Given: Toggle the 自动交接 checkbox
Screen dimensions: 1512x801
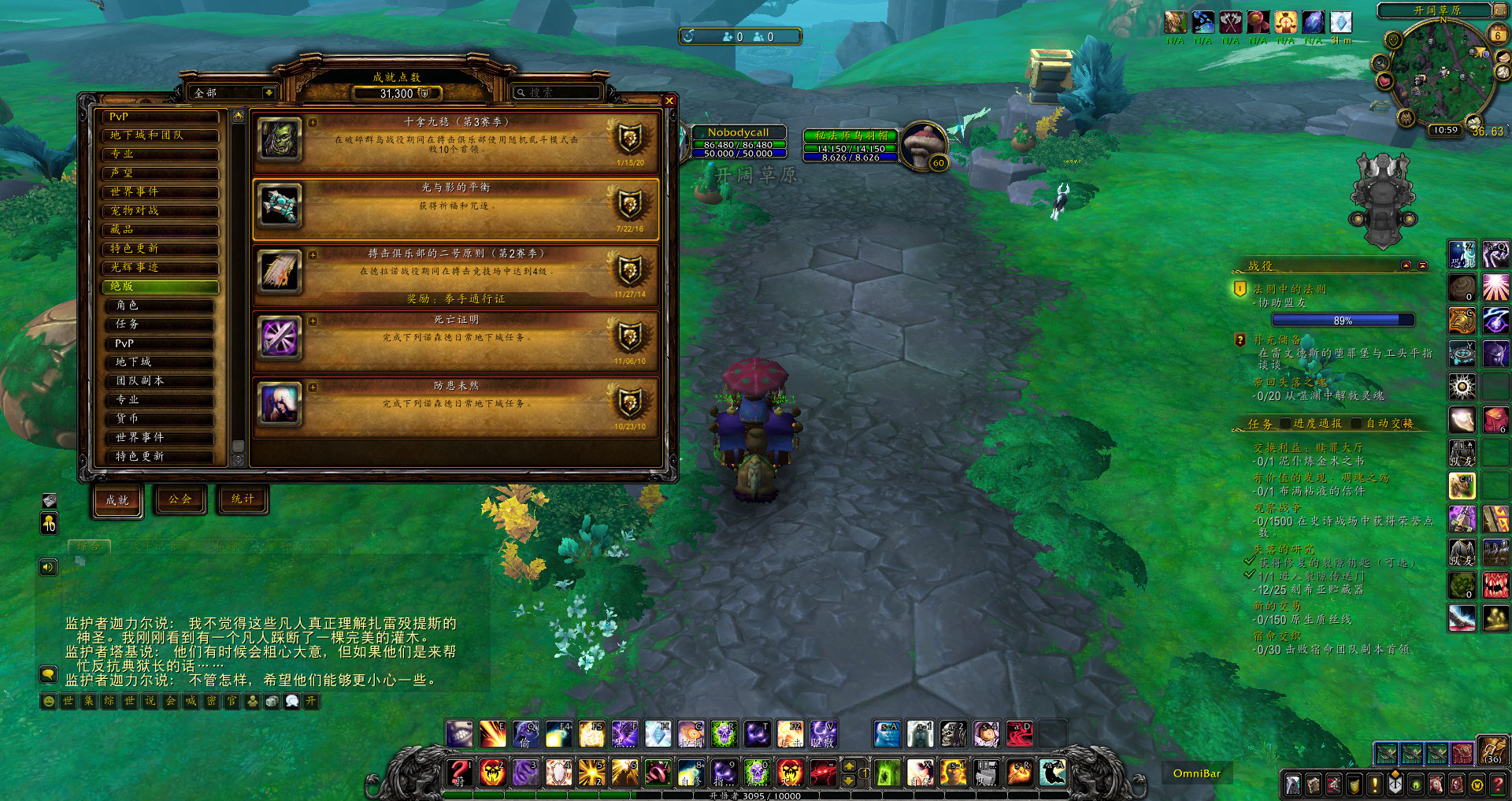Looking at the screenshot, I should (x=1357, y=424).
